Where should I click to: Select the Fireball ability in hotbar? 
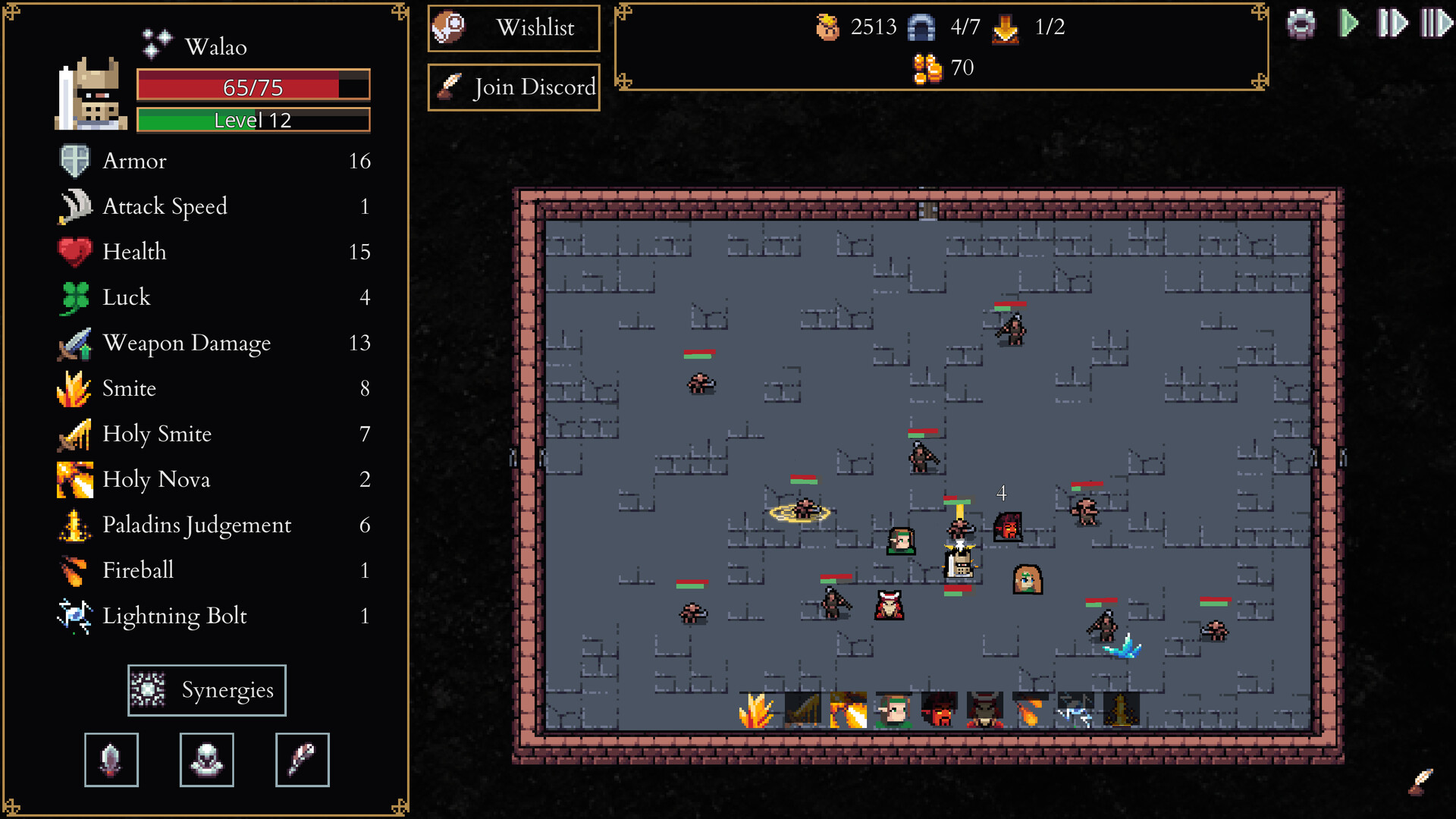1030,711
